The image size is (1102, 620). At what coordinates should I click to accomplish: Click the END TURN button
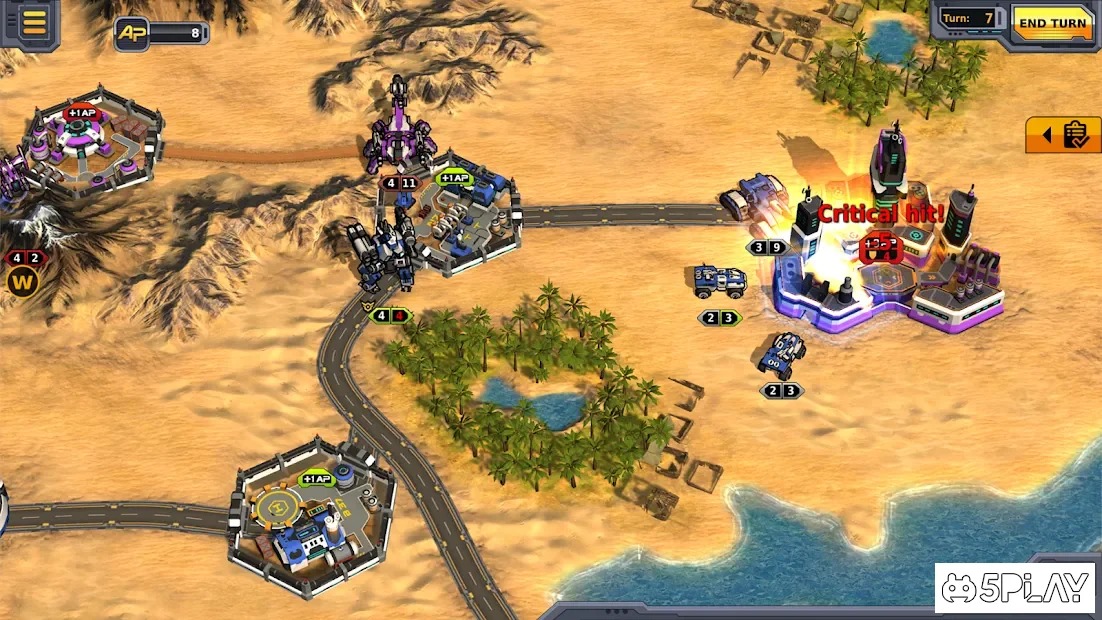tap(1052, 23)
